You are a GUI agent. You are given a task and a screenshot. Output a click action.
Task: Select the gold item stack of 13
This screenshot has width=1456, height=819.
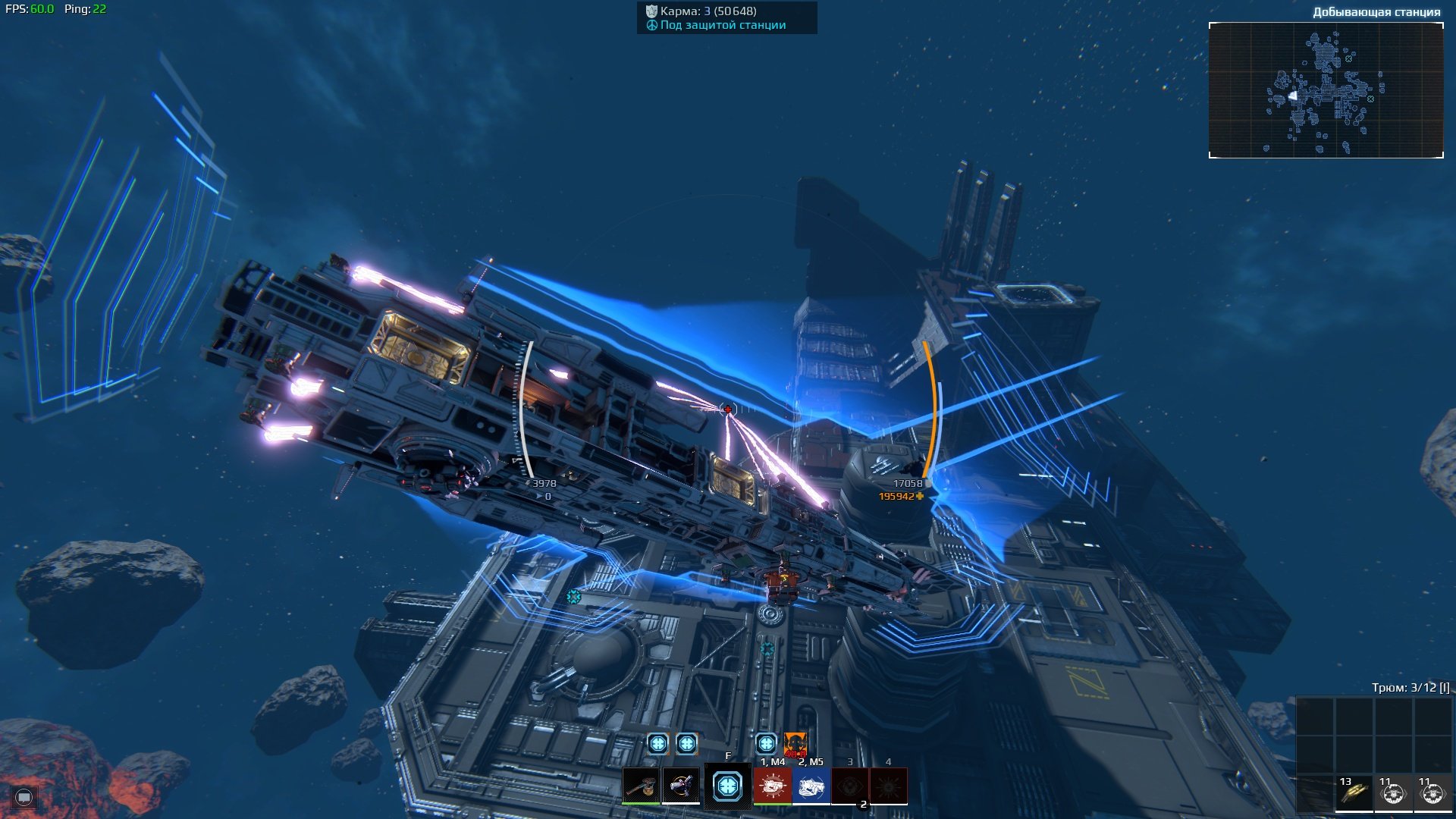point(1354,792)
